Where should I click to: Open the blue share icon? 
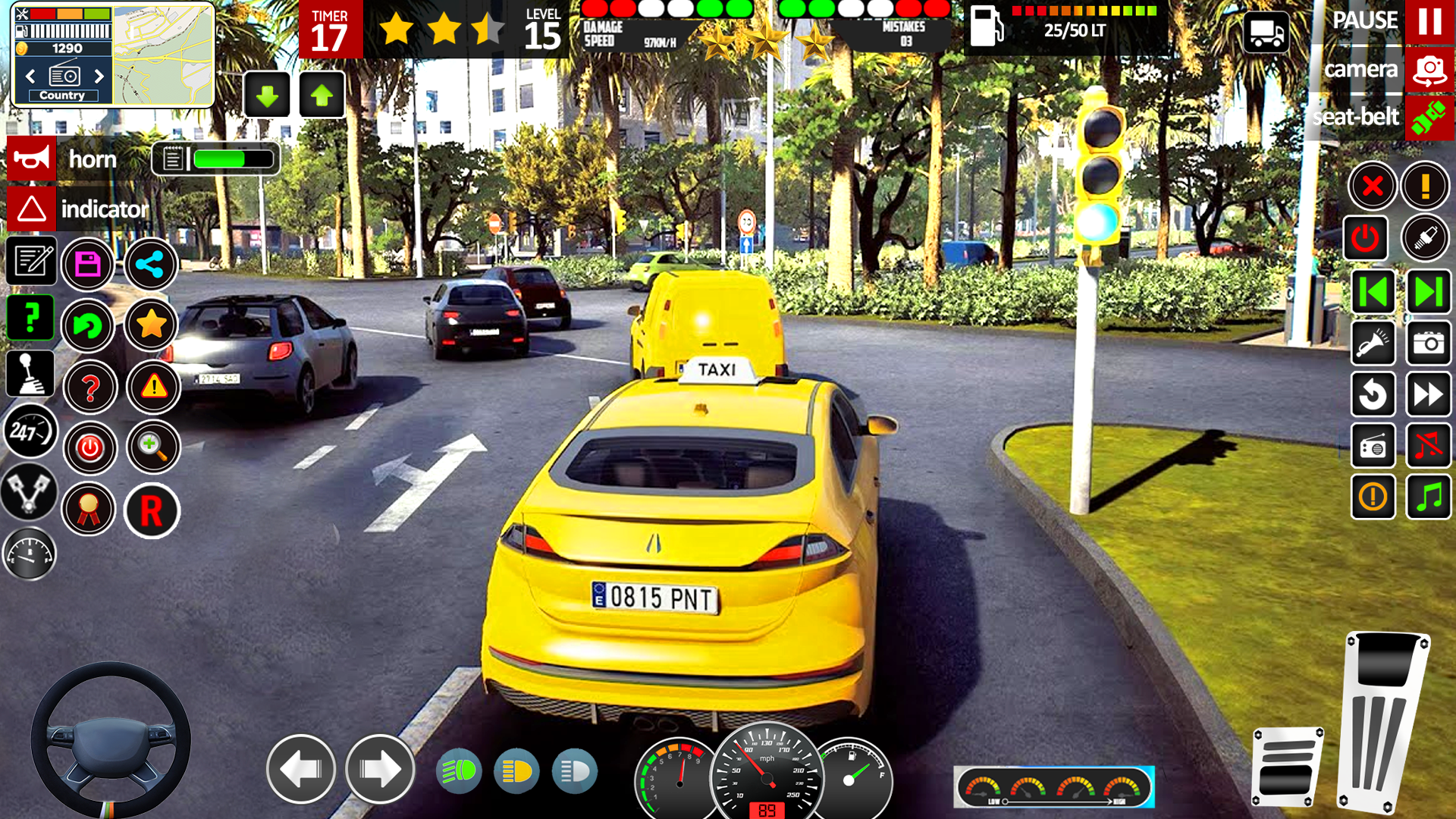[150, 264]
